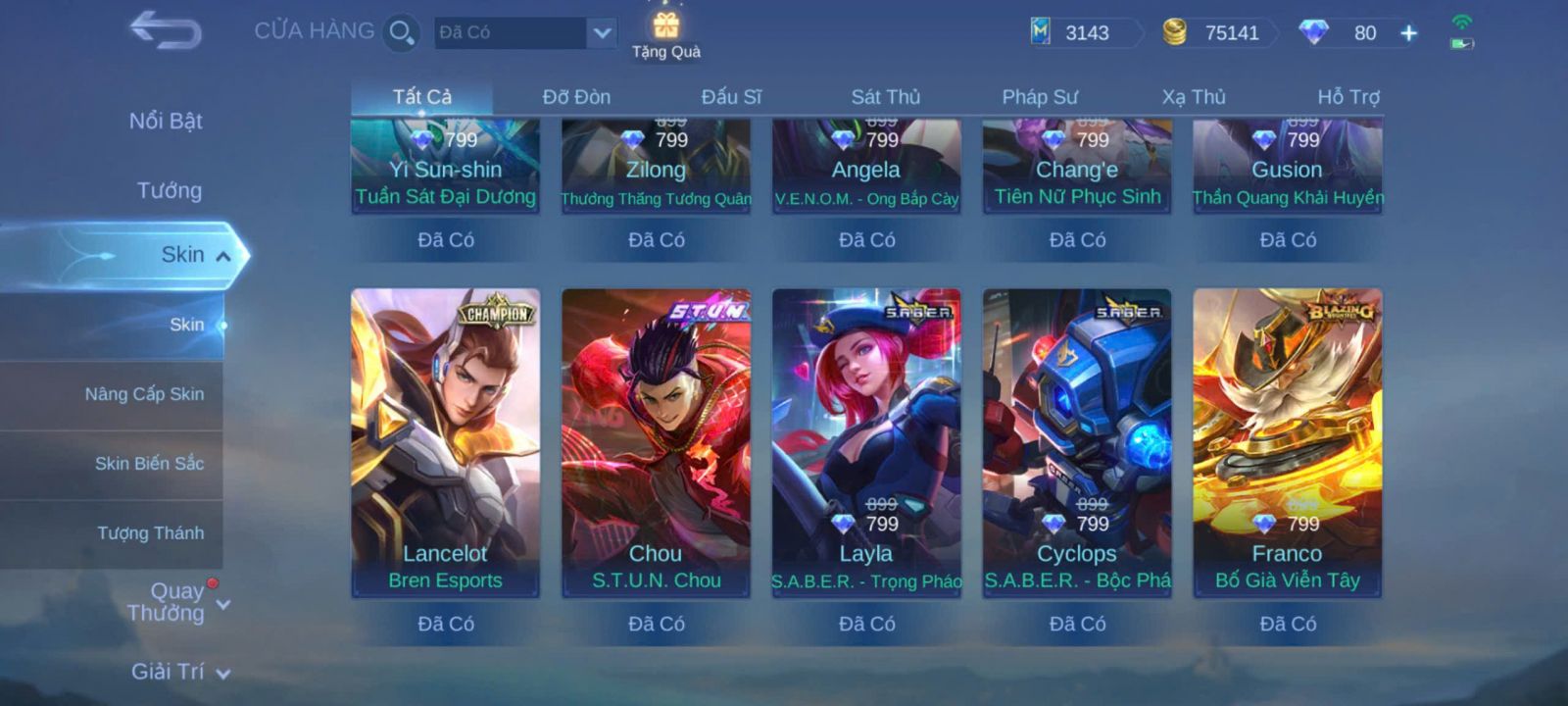Add diamonds with the plus button

[1408, 33]
